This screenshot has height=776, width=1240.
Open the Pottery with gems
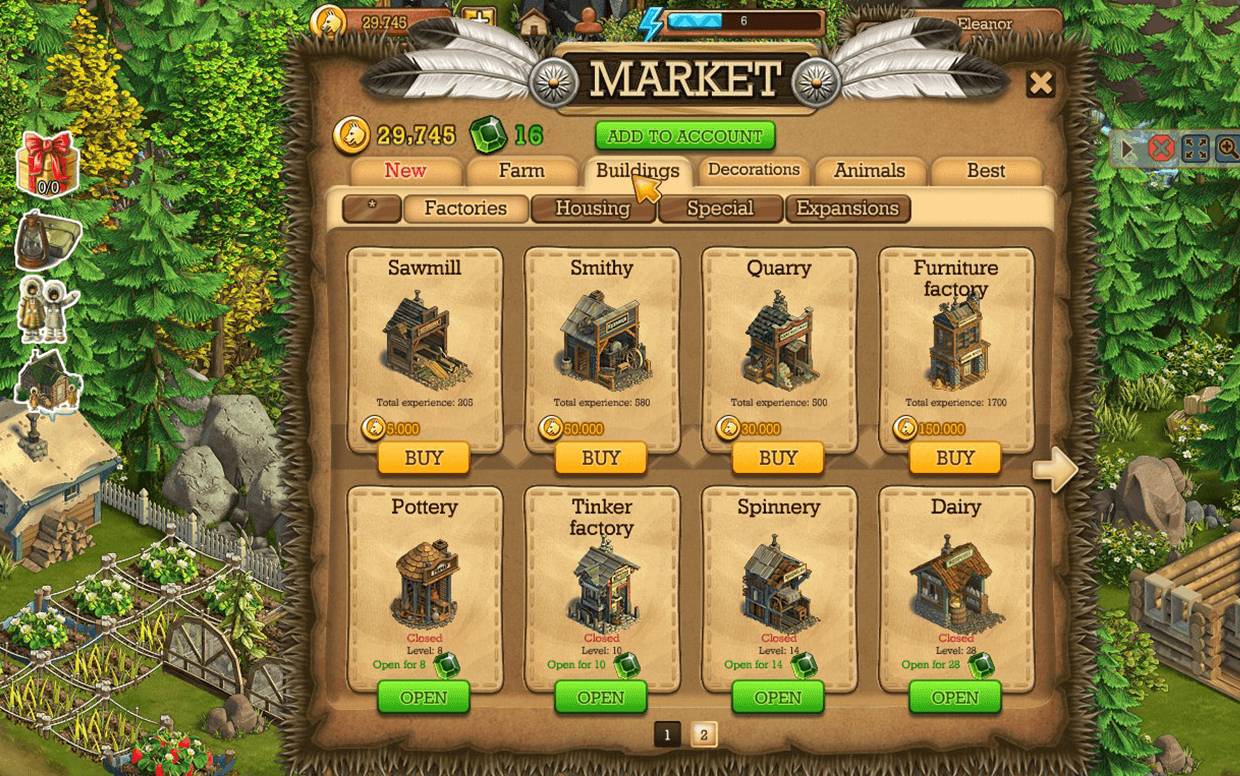point(424,697)
